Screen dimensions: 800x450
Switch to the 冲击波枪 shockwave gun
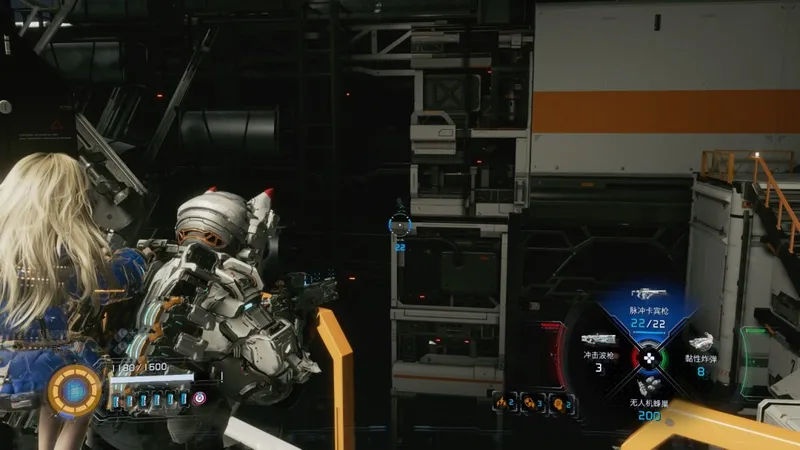pos(598,343)
